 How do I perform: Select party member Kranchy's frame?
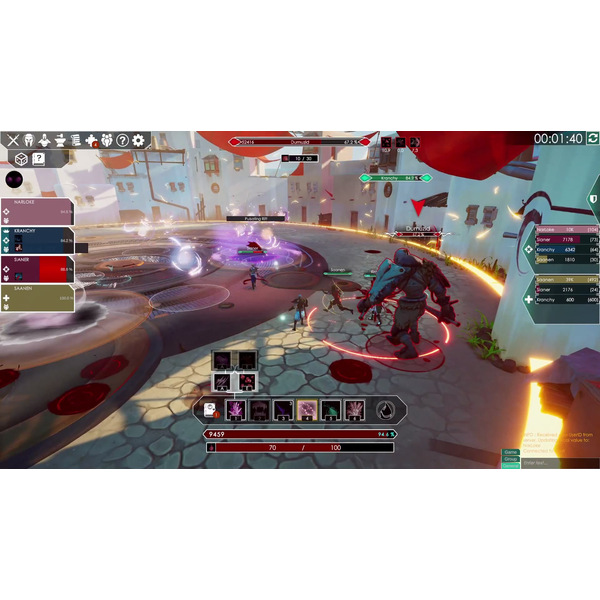click(38, 240)
